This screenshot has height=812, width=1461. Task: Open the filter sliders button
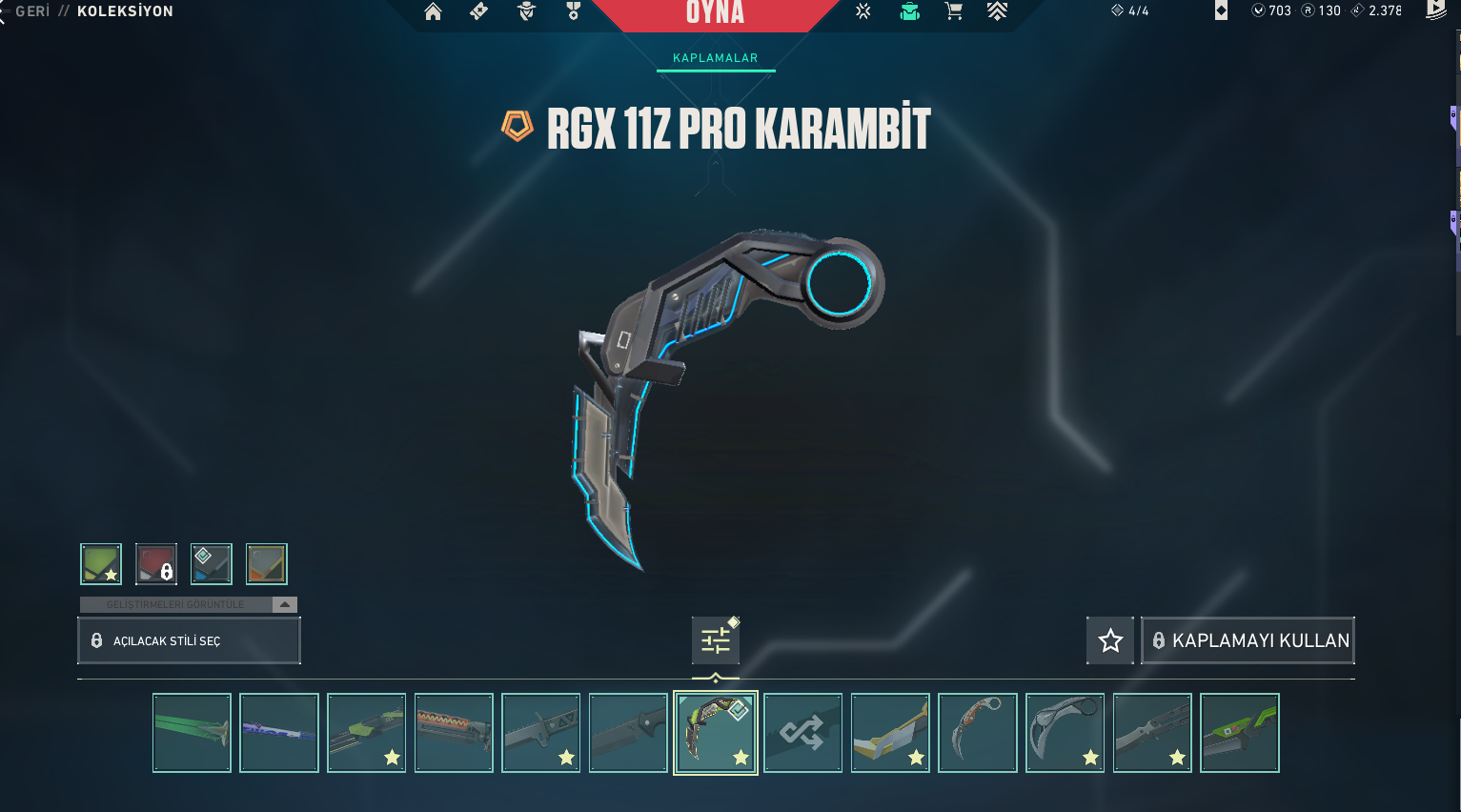tap(716, 640)
